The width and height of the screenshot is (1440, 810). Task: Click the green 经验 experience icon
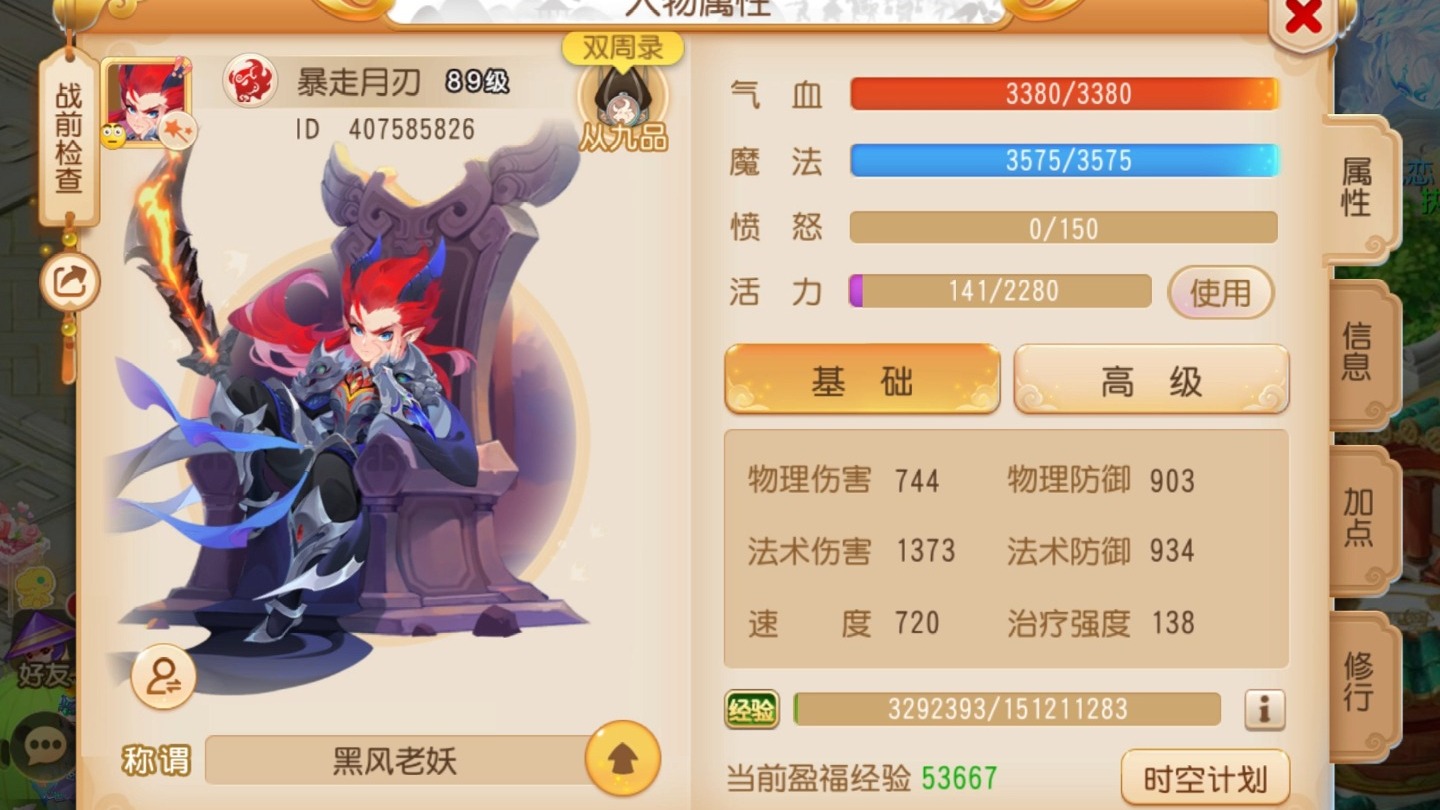pos(751,708)
